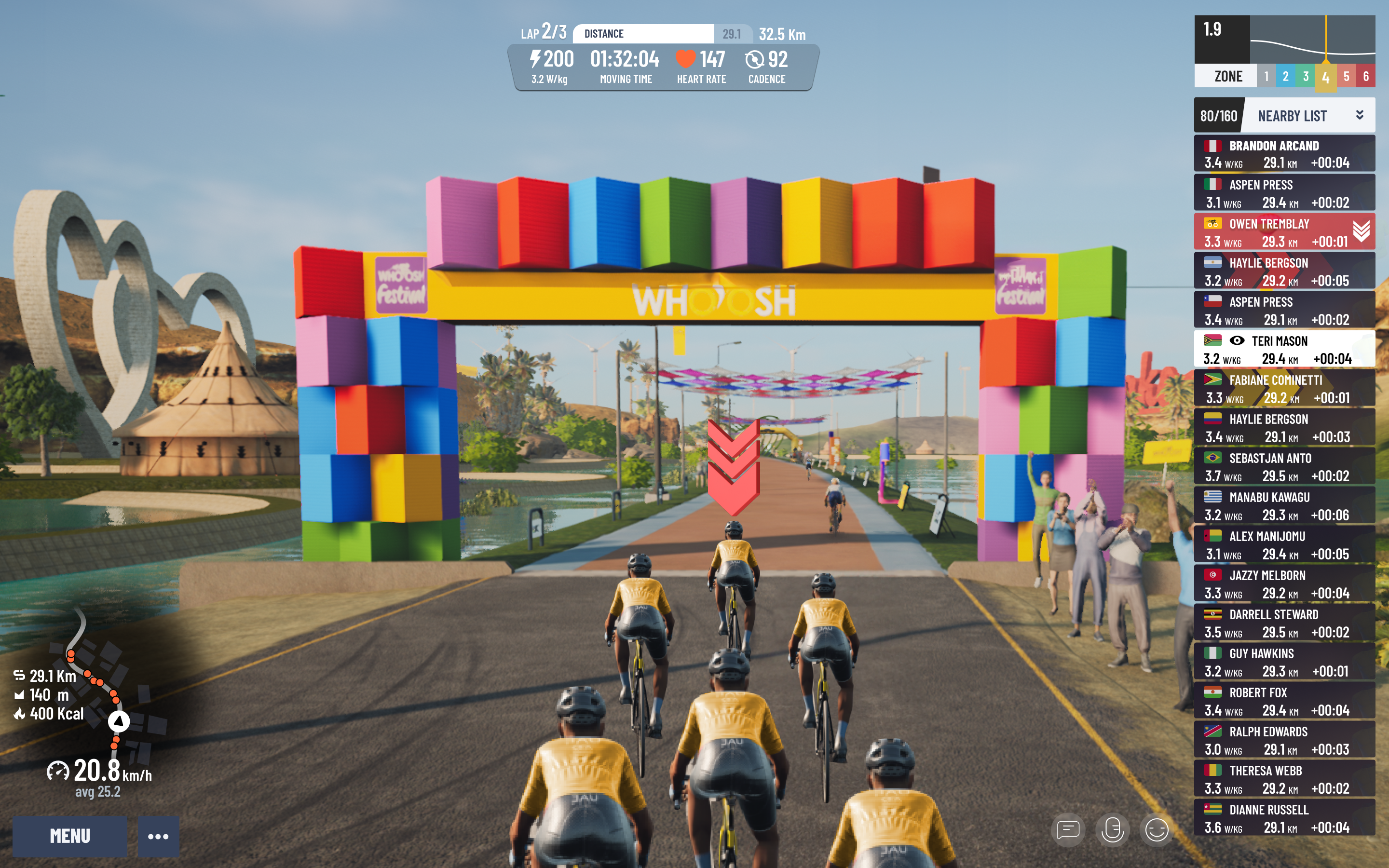Open the smiley emote icon
Image resolution: width=1389 pixels, height=868 pixels.
tap(1156, 829)
